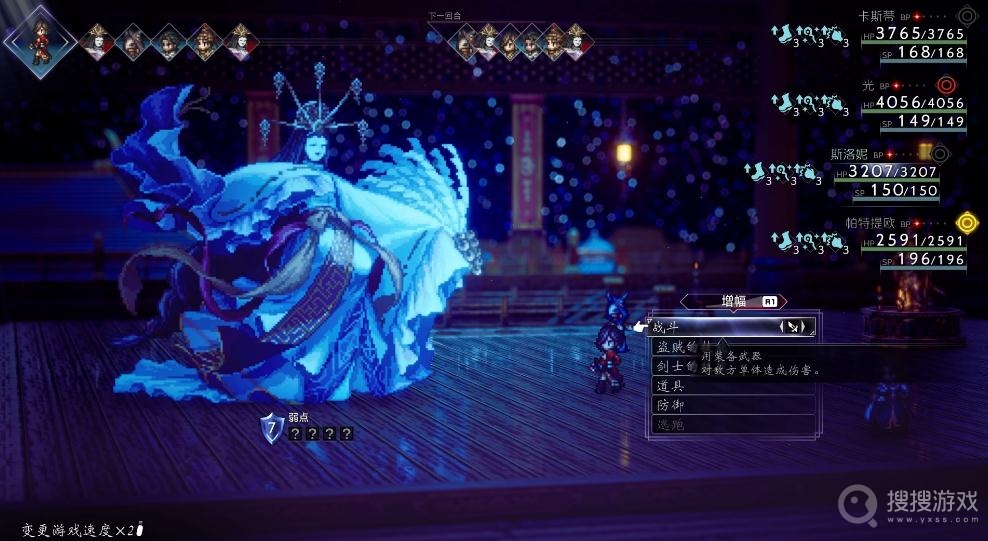Click 光's red latent power icon
Image resolution: width=988 pixels, height=541 pixels.
tap(946, 85)
